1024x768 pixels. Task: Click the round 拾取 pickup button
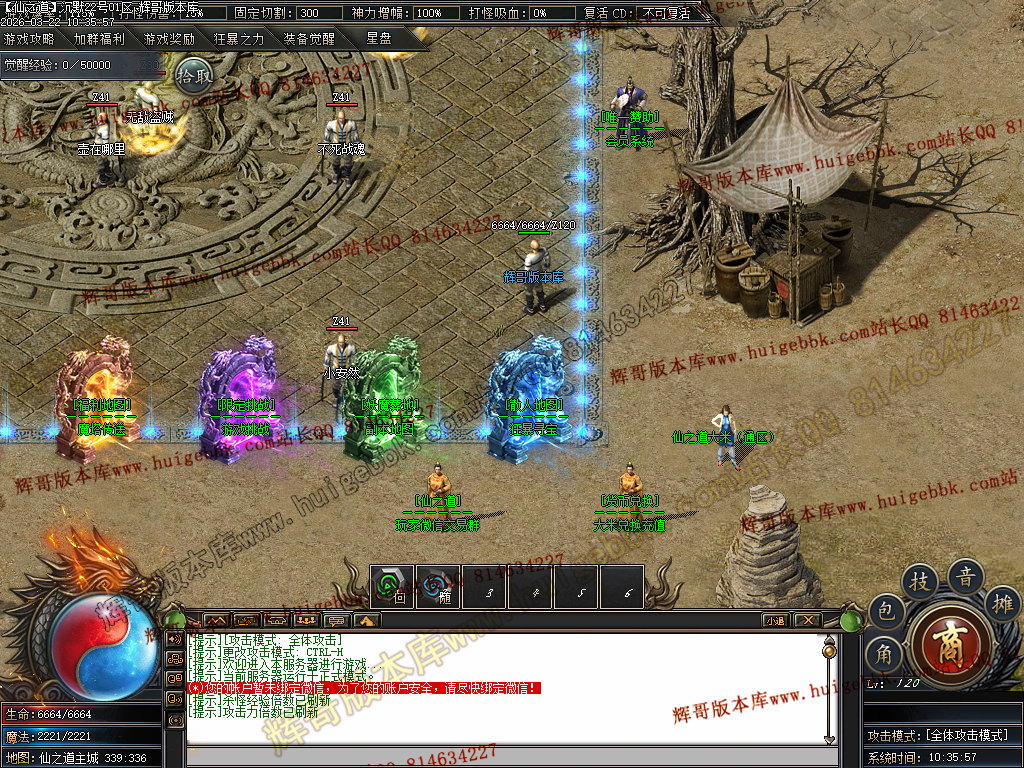click(194, 75)
